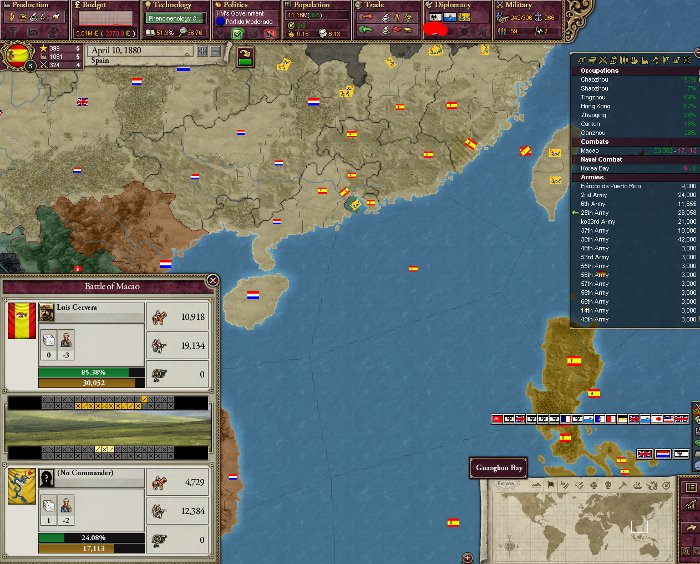Image resolution: width=700 pixels, height=564 pixels.
Task: Open the Production tab
Action: [x=29, y=6]
